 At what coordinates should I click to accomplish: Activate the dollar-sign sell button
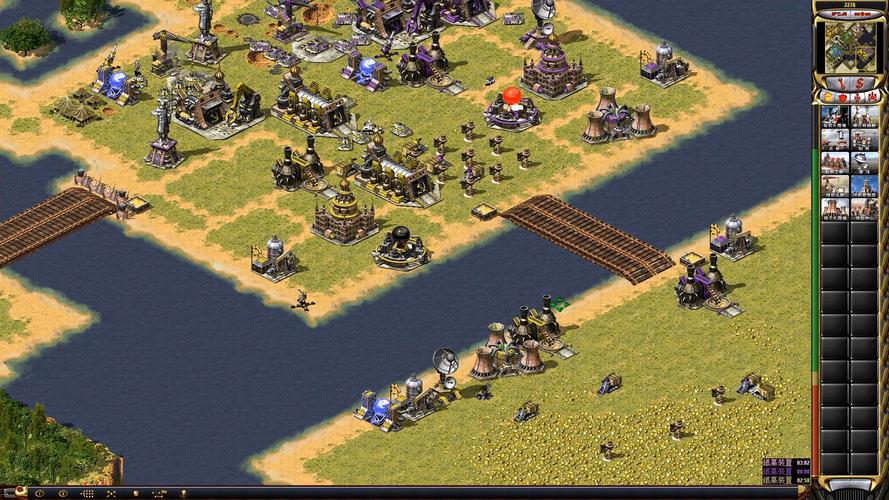point(859,82)
